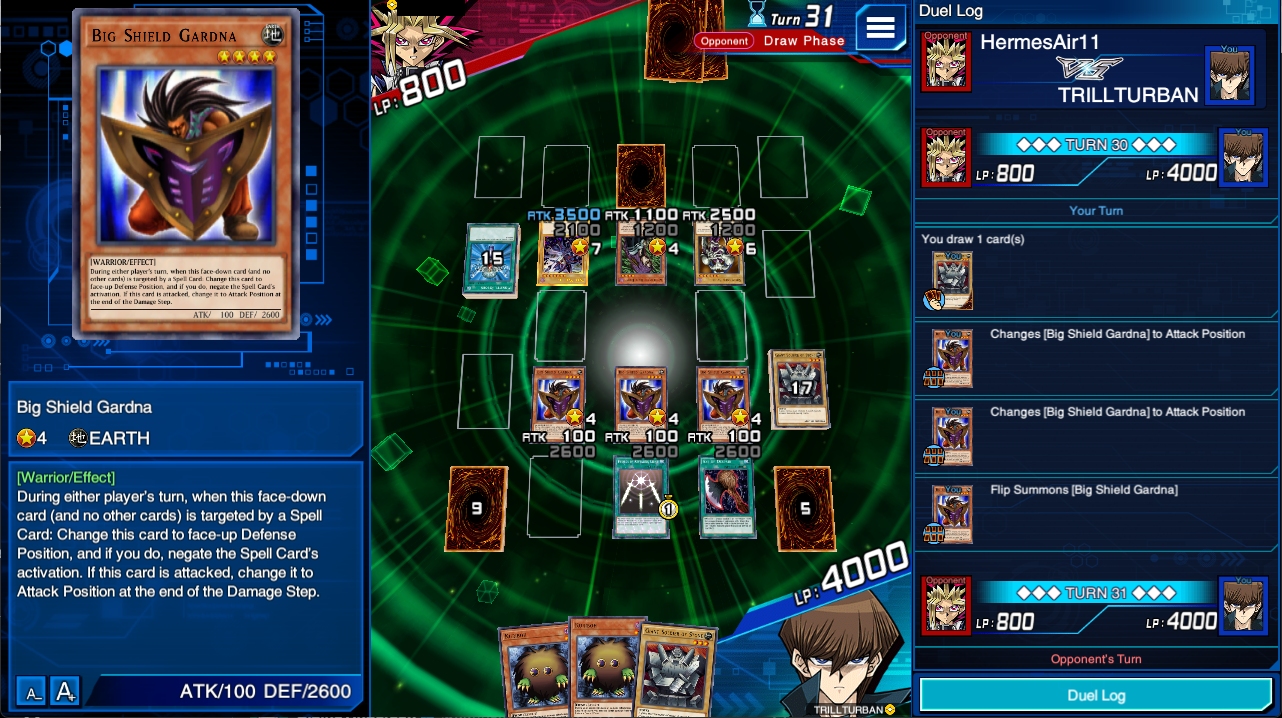This screenshot has height=718, width=1282.
Task: Open your 17-card graveyard pile
Action: 799,388
